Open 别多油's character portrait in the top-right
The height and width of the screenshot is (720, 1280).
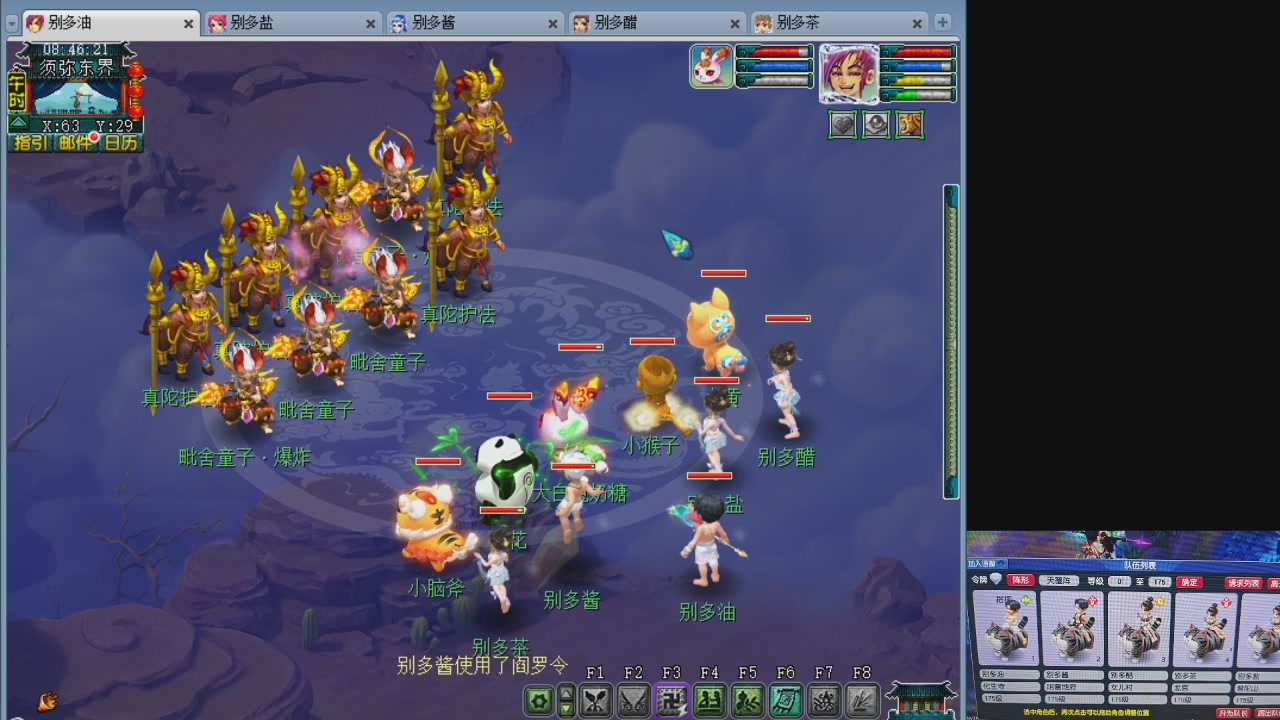pos(849,73)
